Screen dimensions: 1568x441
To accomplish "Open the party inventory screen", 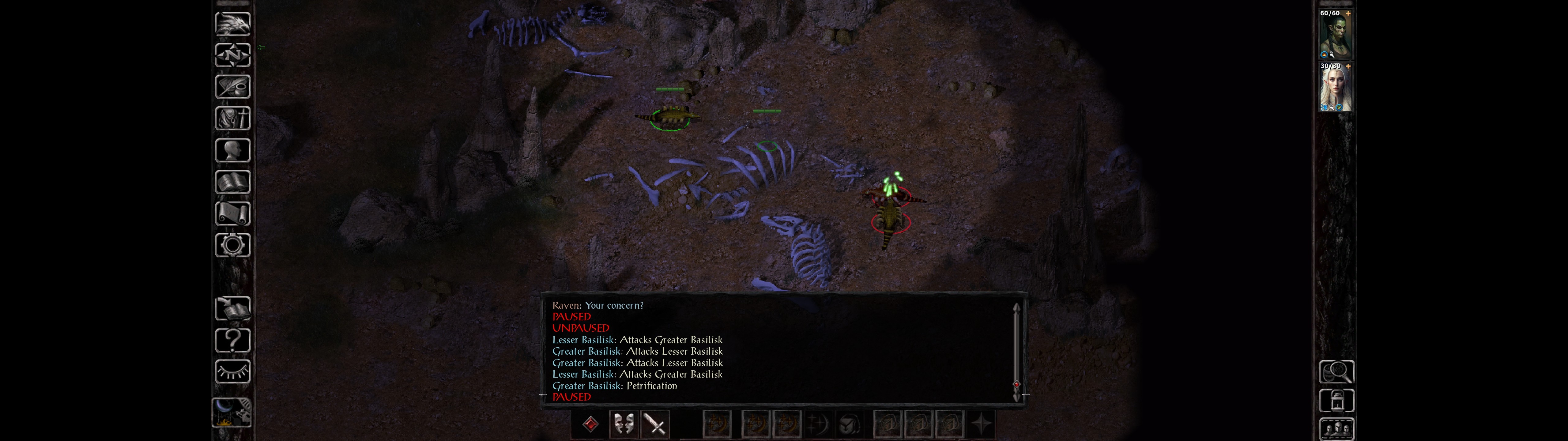I will [x=232, y=119].
